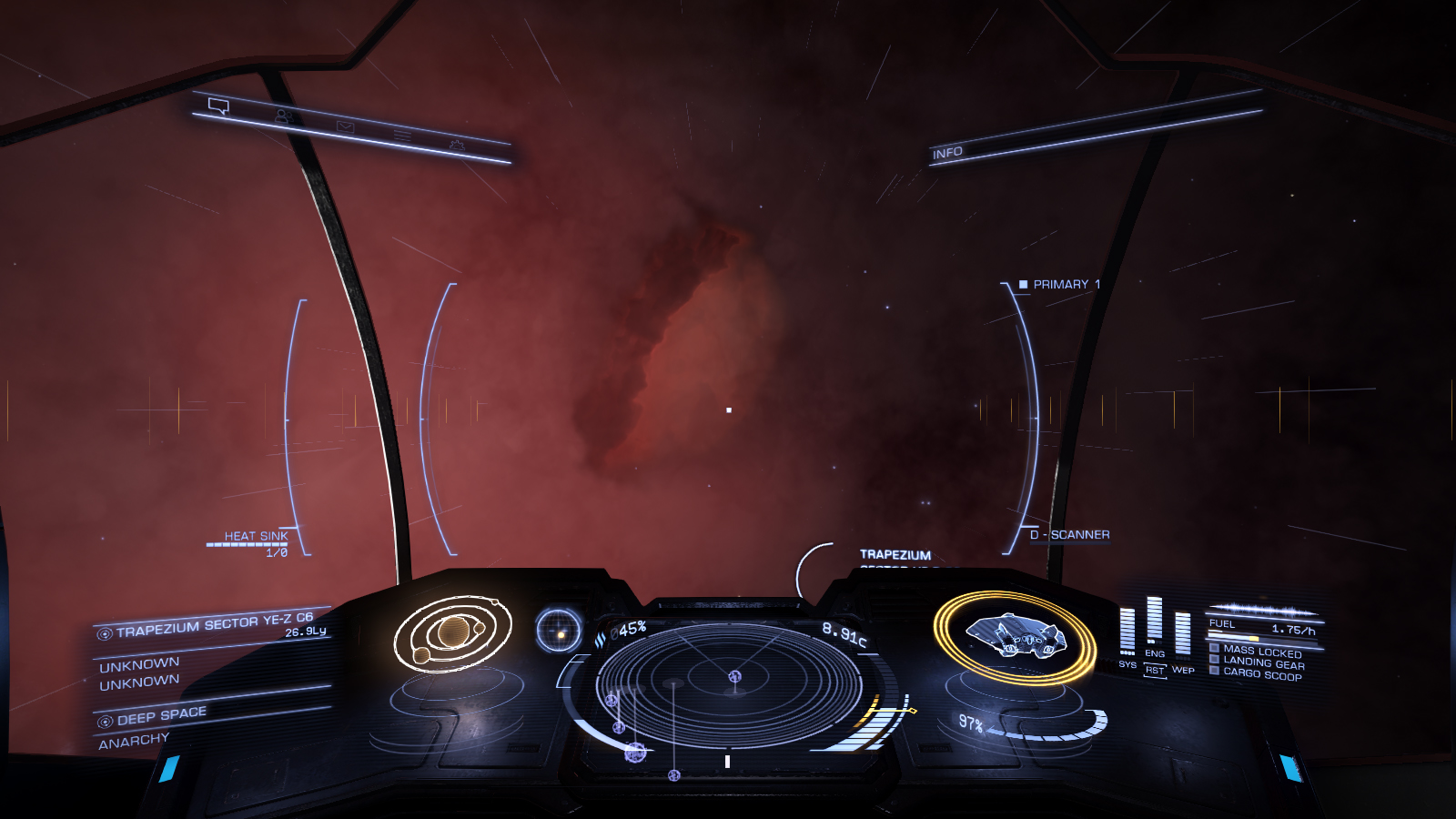Open the INFO panel
1456x819 pixels.
coord(947,153)
